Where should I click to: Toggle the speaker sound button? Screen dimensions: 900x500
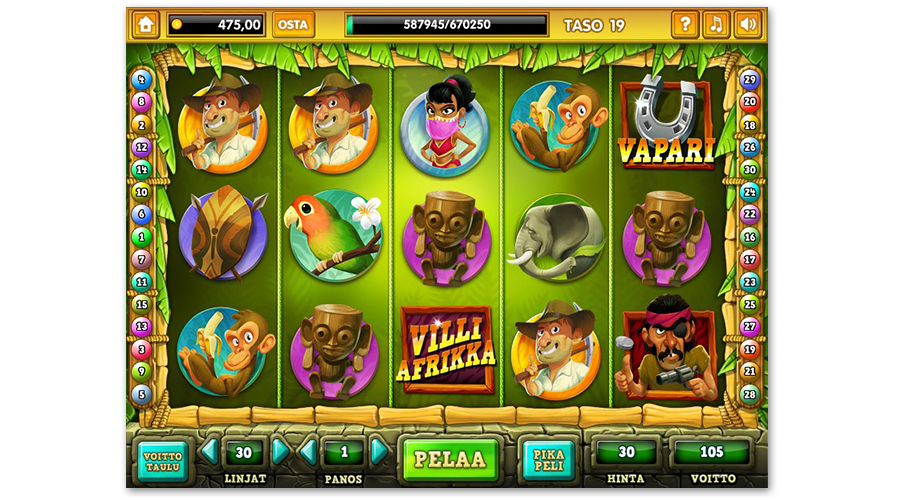[x=747, y=24]
